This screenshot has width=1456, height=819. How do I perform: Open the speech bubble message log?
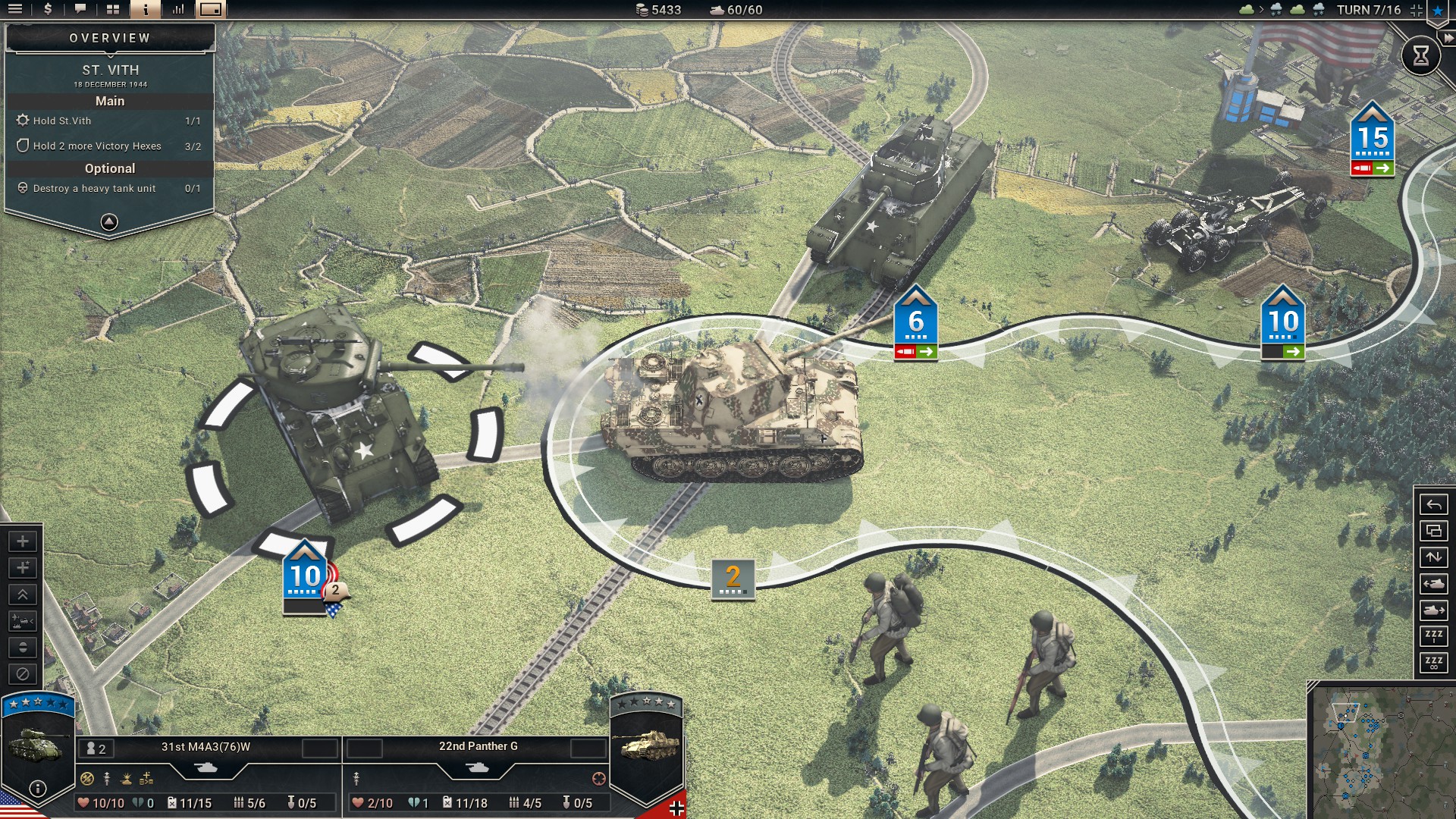click(x=80, y=10)
